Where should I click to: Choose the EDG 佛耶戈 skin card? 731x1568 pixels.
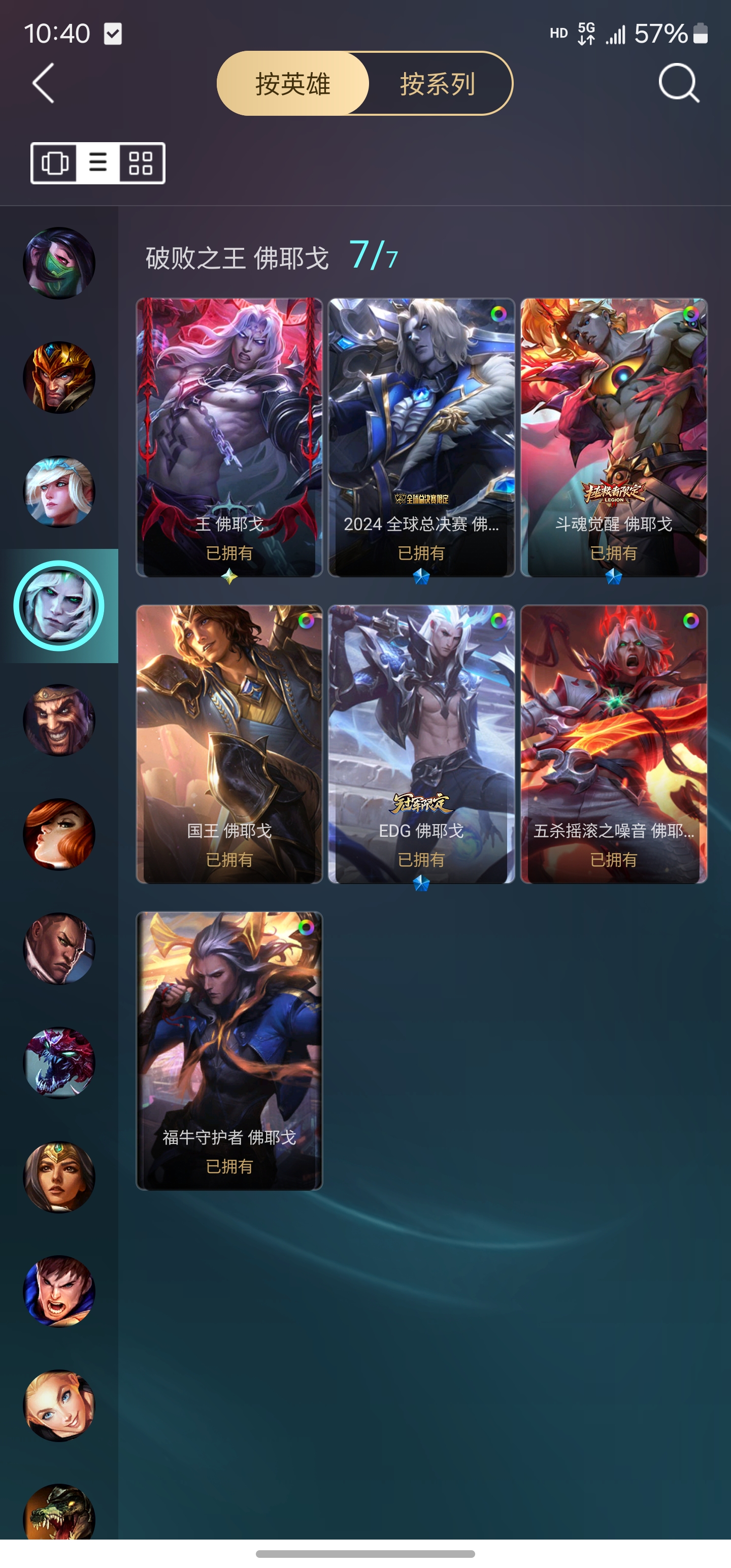[x=421, y=744]
